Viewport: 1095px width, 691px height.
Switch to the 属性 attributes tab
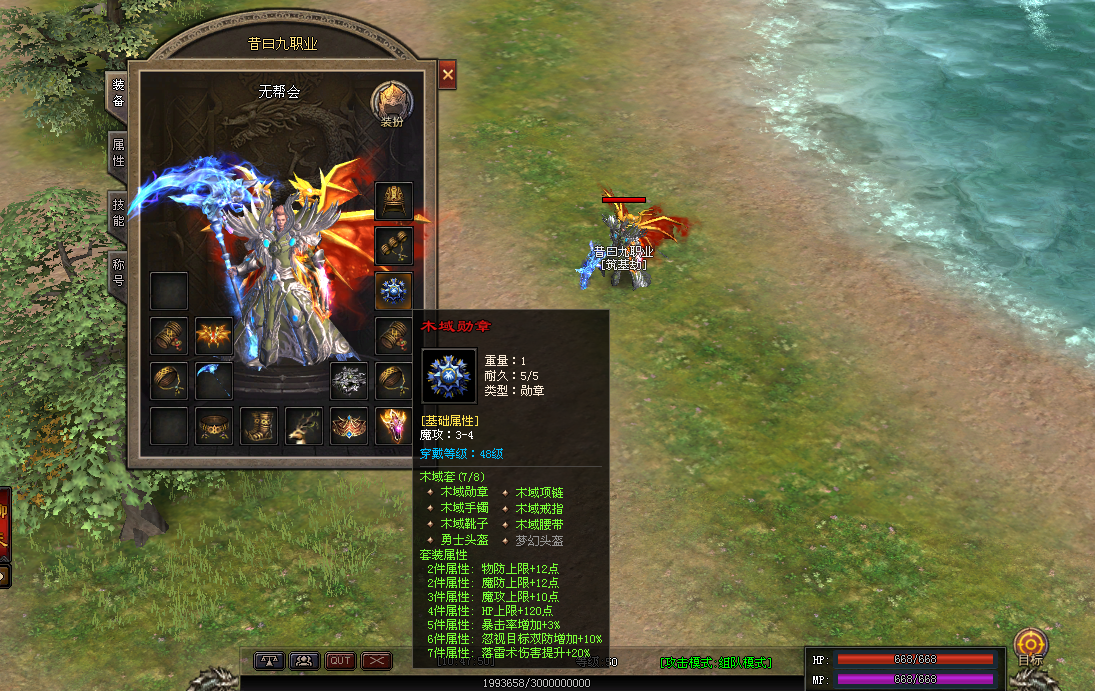tap(118, 153)
